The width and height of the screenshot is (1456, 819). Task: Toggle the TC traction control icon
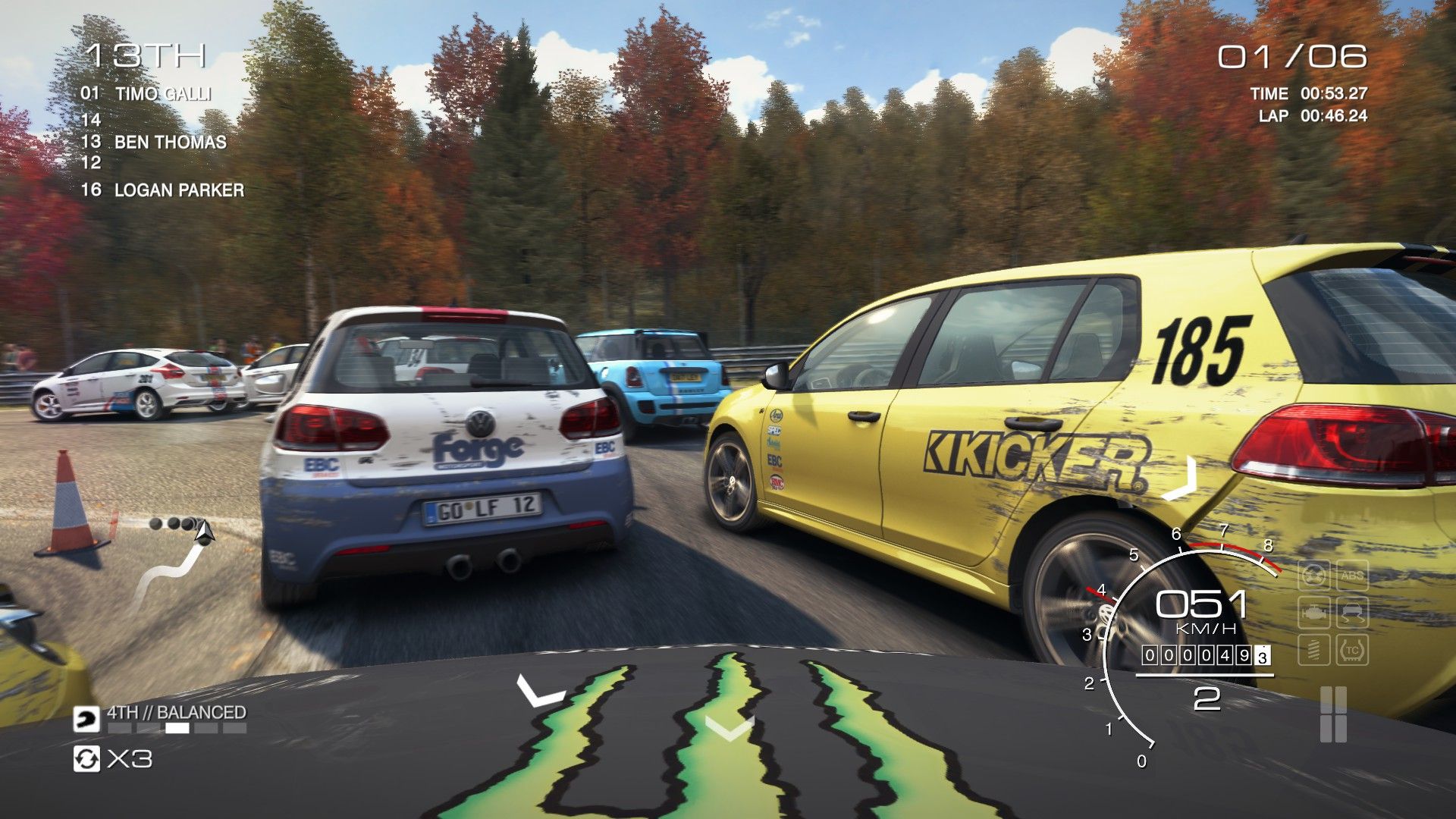point(1352,650)
